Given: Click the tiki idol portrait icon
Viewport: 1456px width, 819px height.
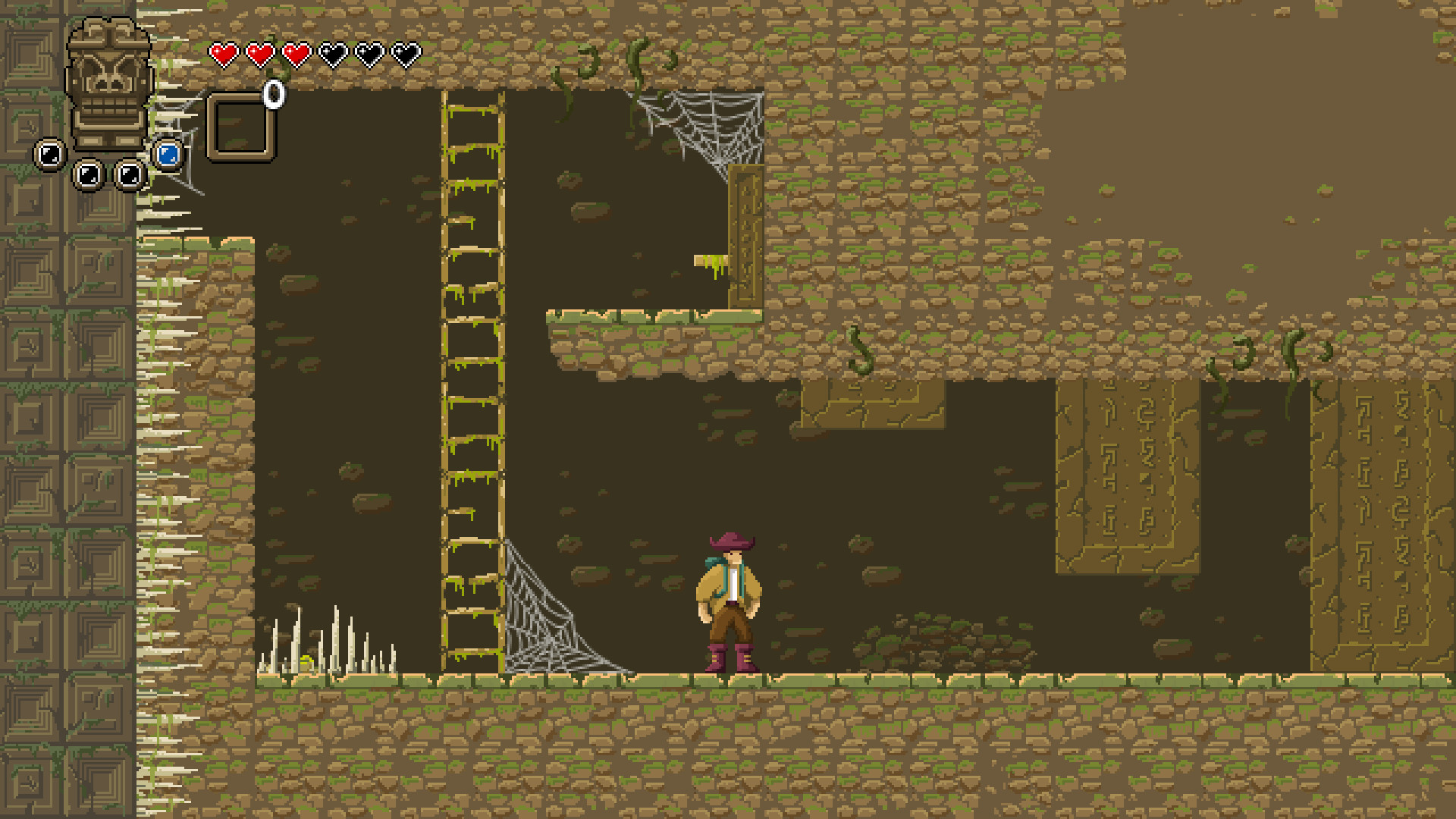Looking at the screenshot, I should (108, 83).
